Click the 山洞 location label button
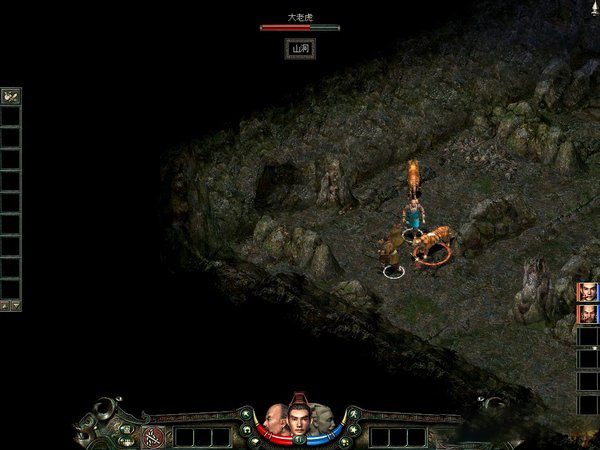 tap(299, 48)
